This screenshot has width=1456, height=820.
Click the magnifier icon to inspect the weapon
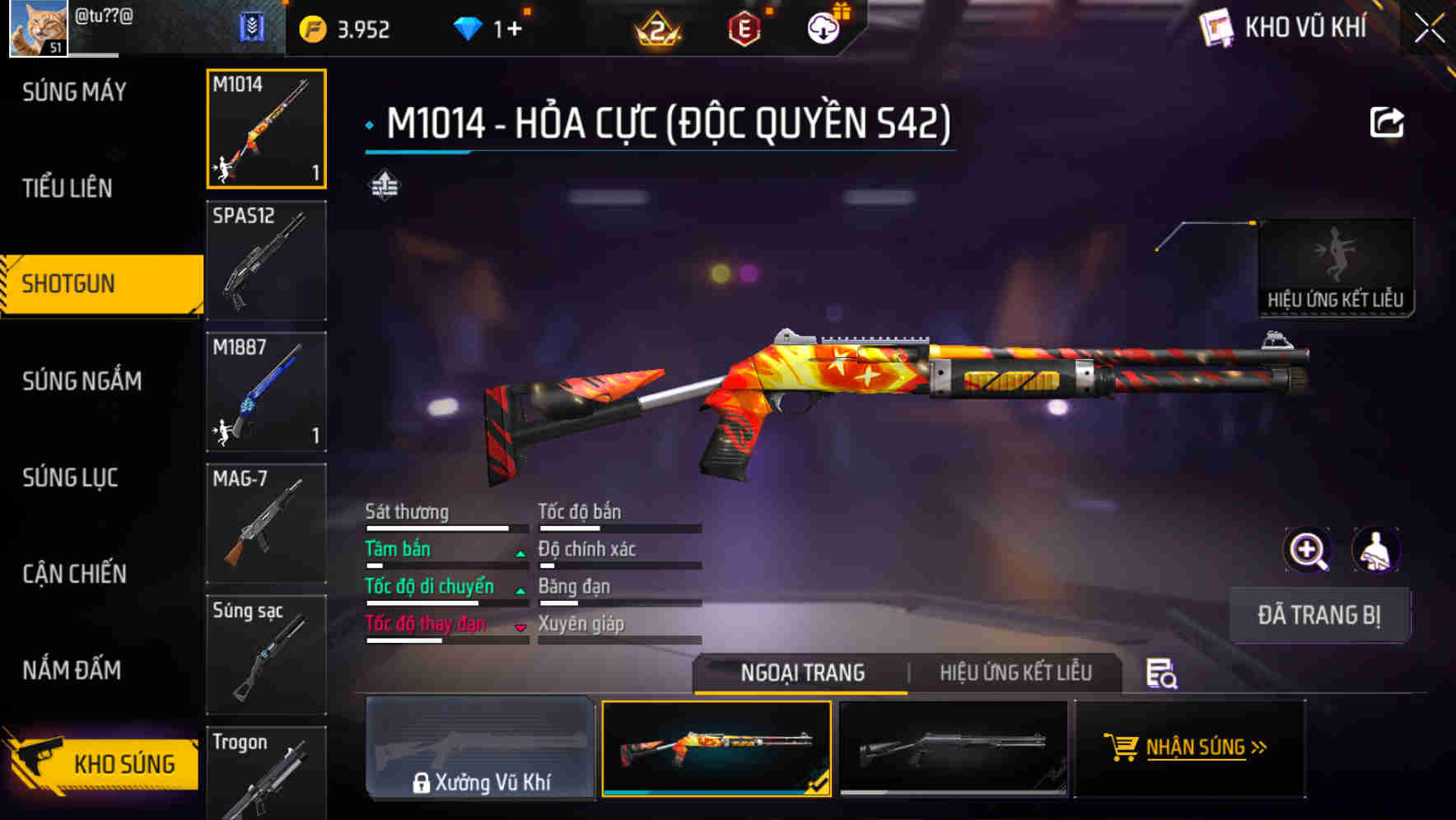click(x=1306, y=550)
